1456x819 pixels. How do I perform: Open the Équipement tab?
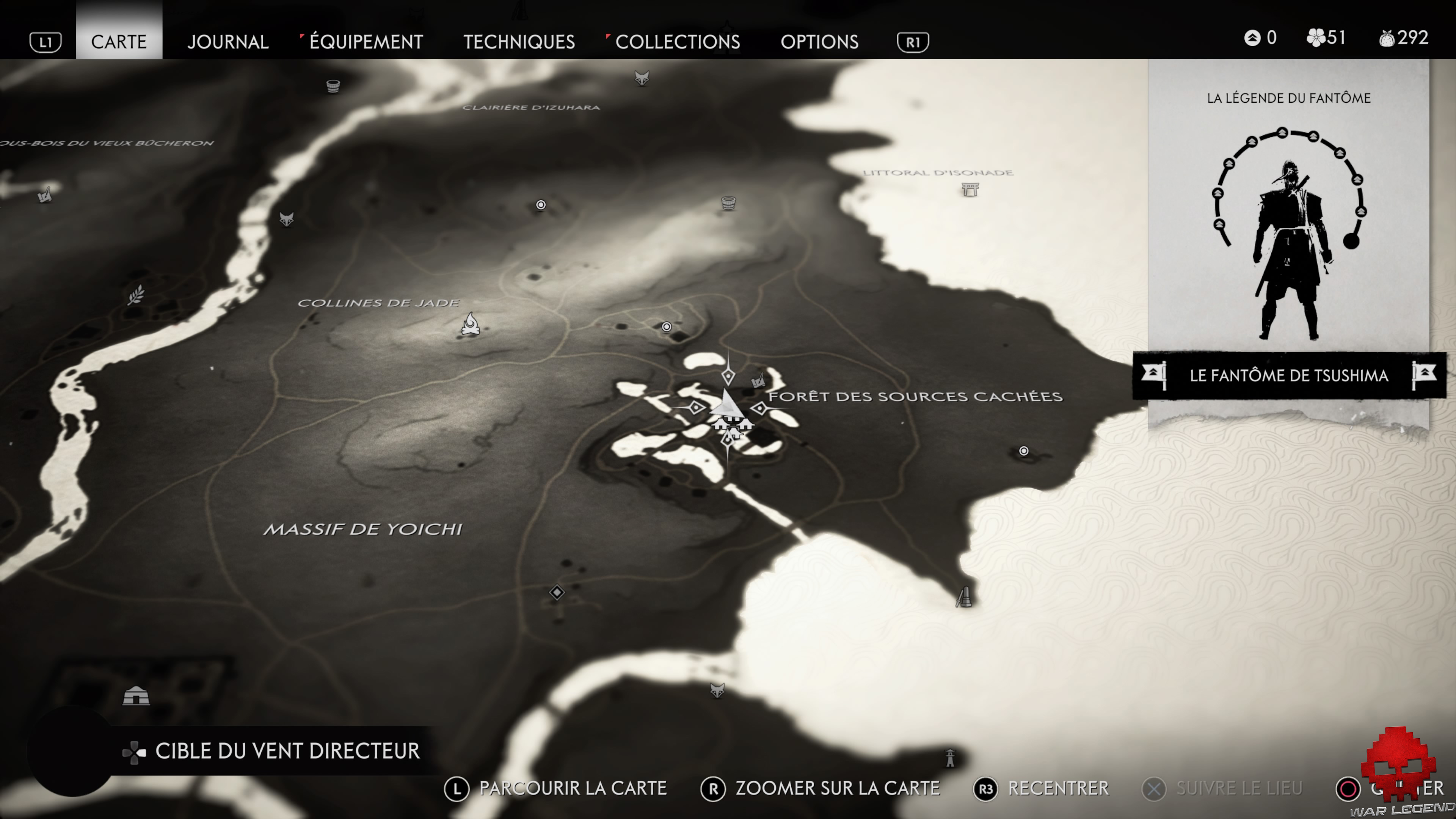click(366, 41)
